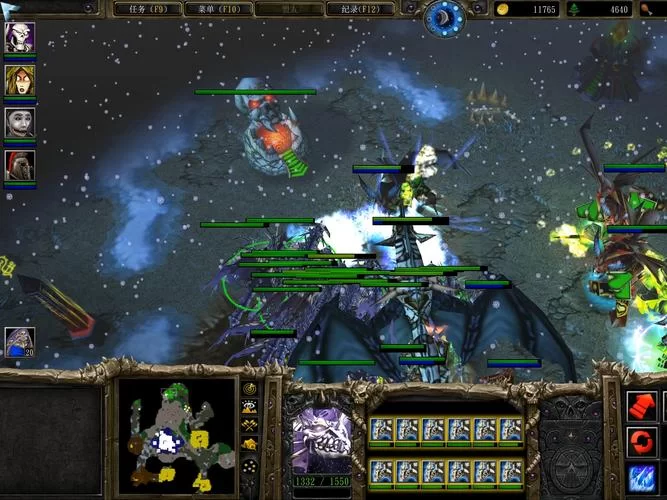Screen dimensions: 667x500
Task: Click the top minimap signal button
Action: (x=249, y=388)
